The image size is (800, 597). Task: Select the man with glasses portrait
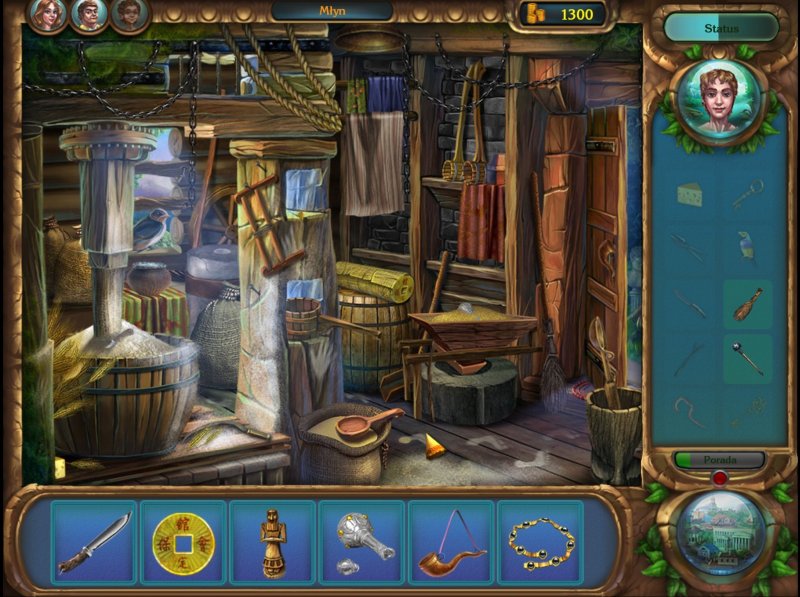88,14
